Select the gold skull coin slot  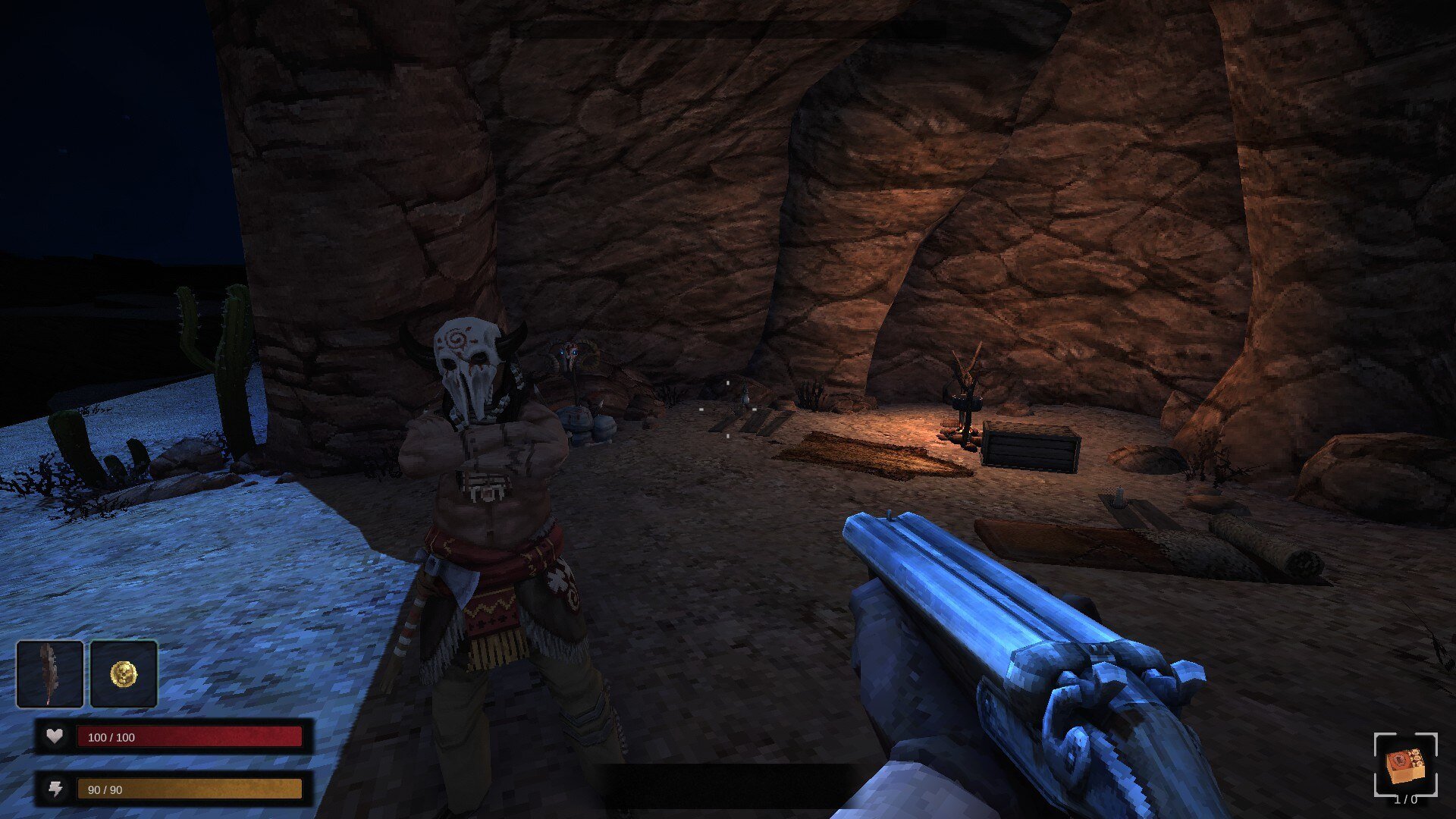(124, 673)
